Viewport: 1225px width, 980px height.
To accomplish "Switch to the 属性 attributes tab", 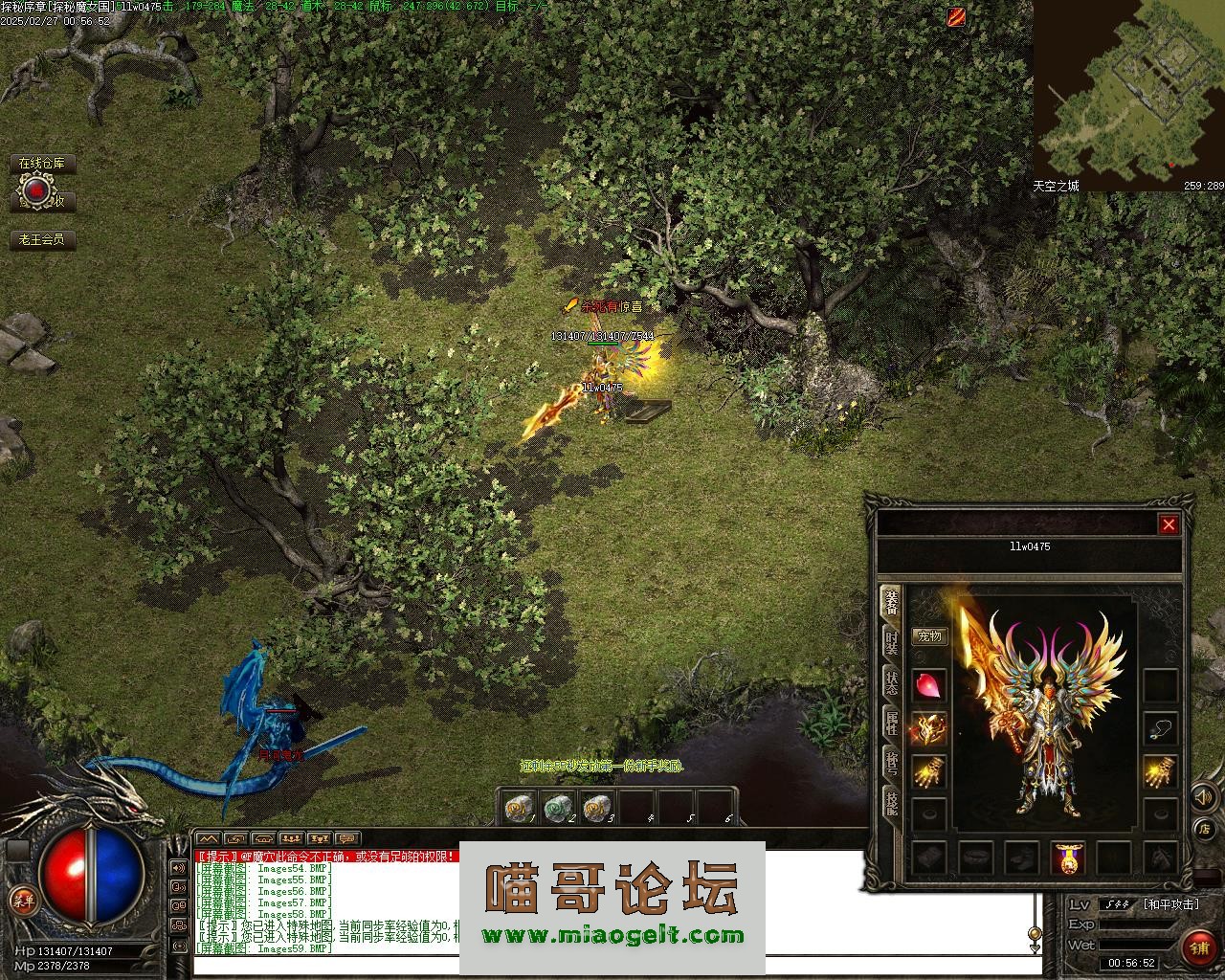I will coord(891,724).
